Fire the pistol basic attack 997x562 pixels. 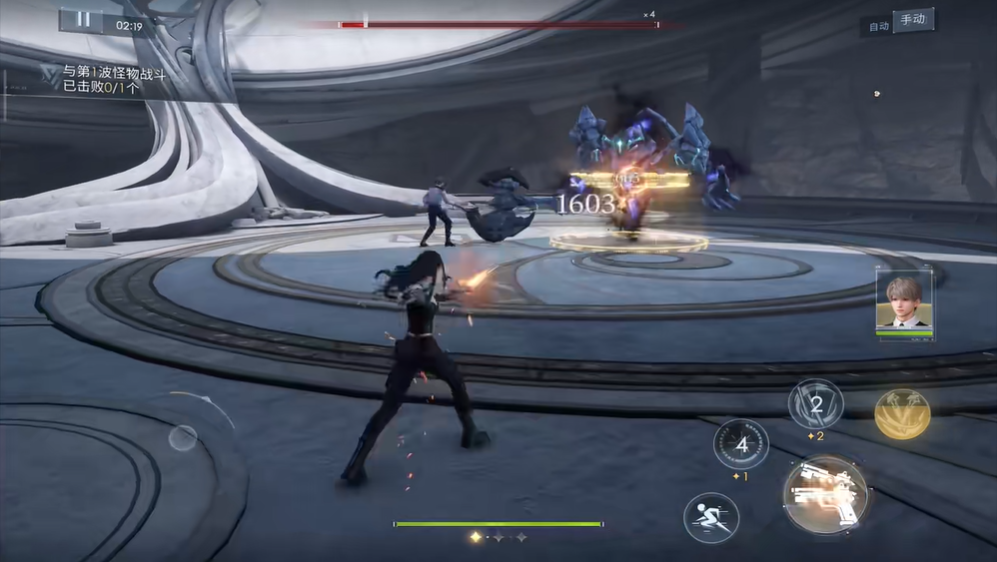pyautogui.click(x=825, y=495)
